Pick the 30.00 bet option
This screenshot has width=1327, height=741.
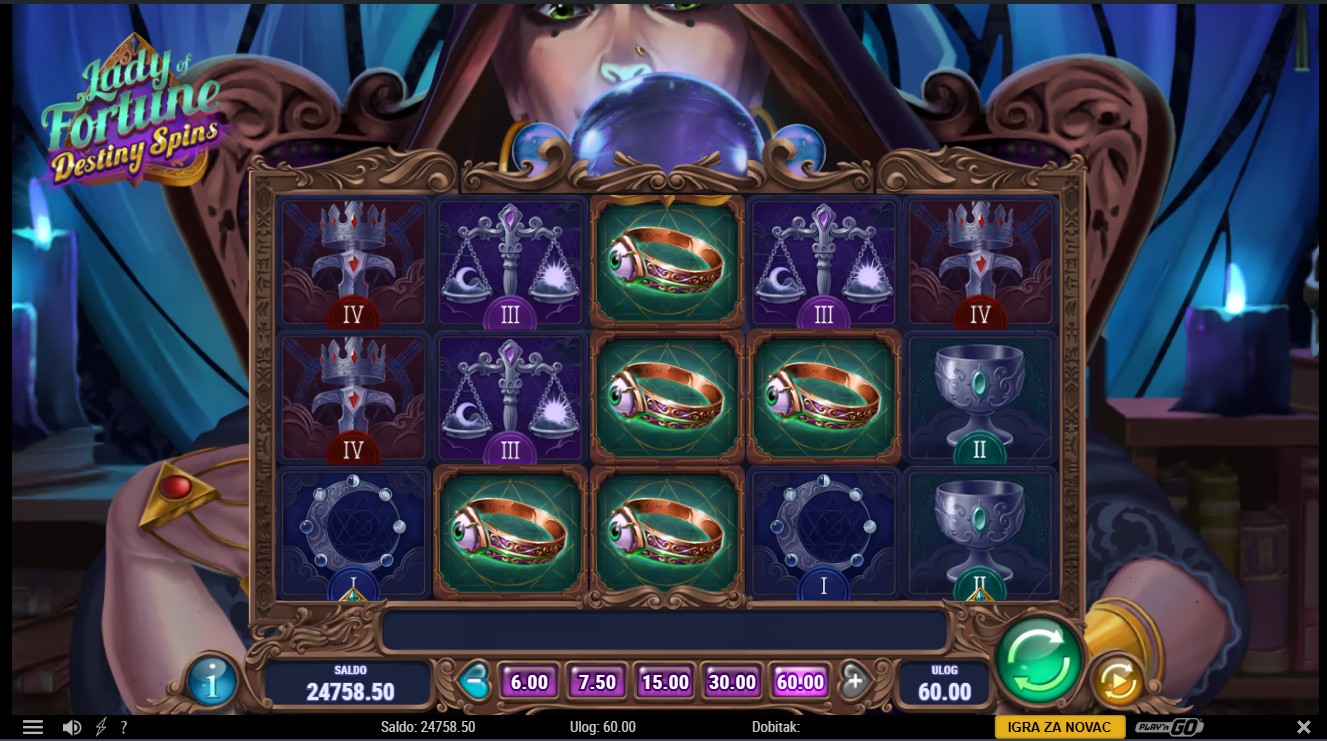732,682
